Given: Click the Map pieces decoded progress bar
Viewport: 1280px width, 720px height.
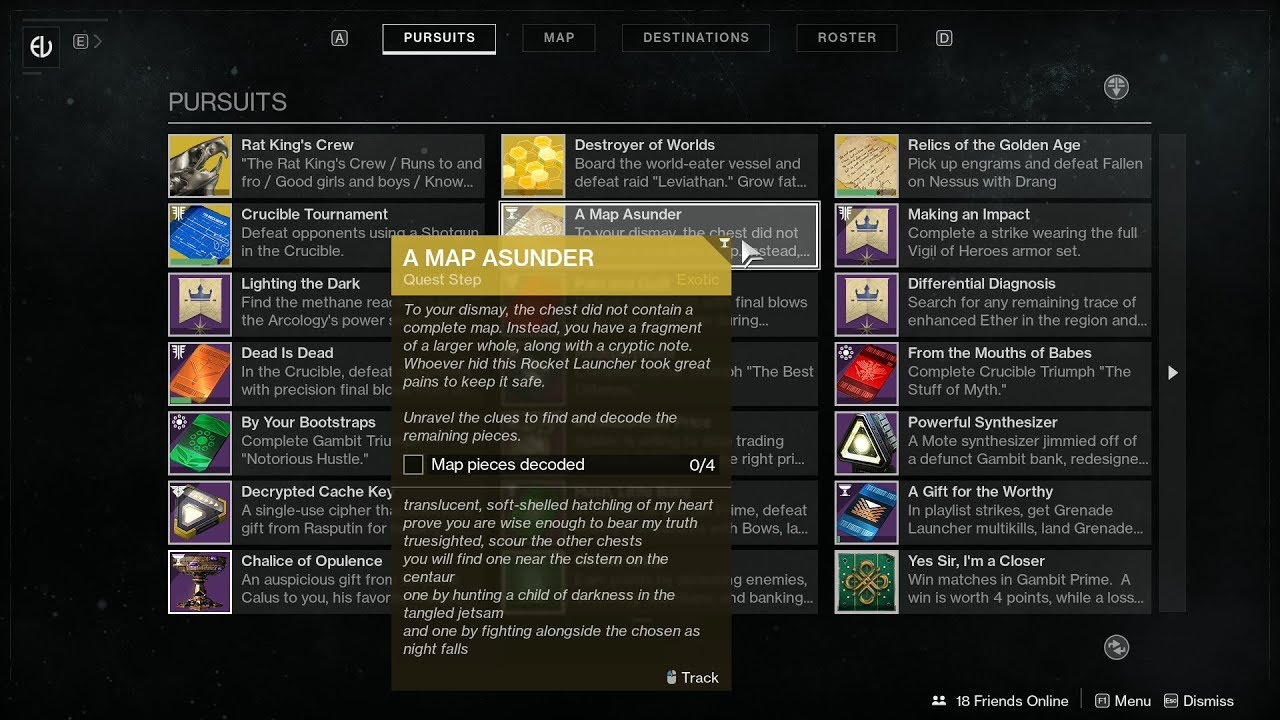Looking at the screenshot, I should [560, 464].
